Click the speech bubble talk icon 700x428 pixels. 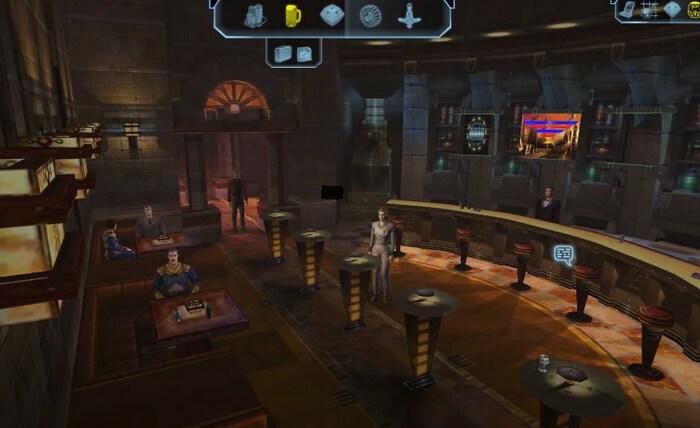pyautogui.click(x=563, y=253)
